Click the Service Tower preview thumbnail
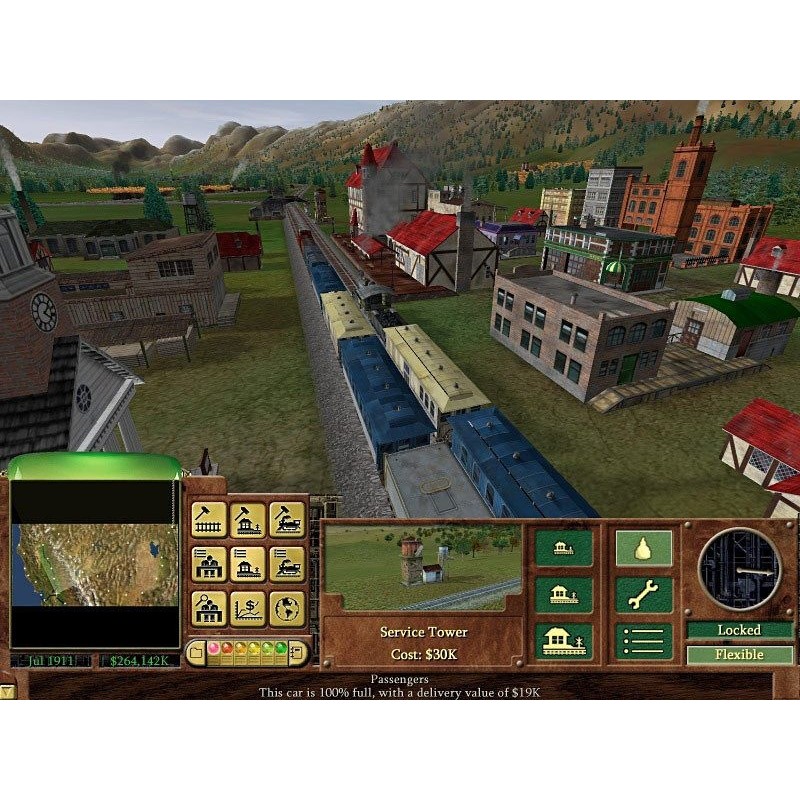The image size is (800, 800). coord(422,567)
